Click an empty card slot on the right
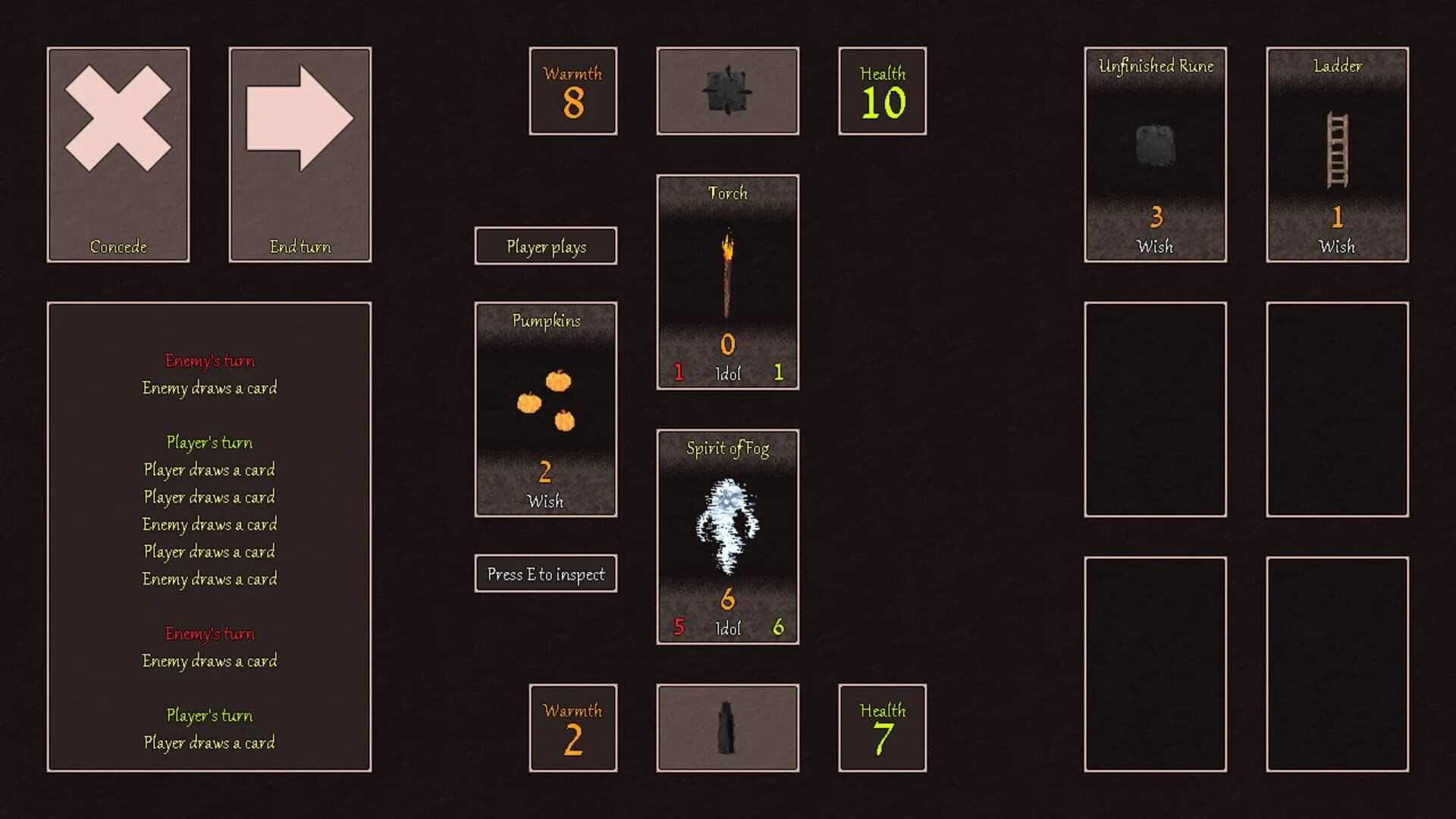Image resolution: width=1456 pixels, height=819 pixels. 1155,409
